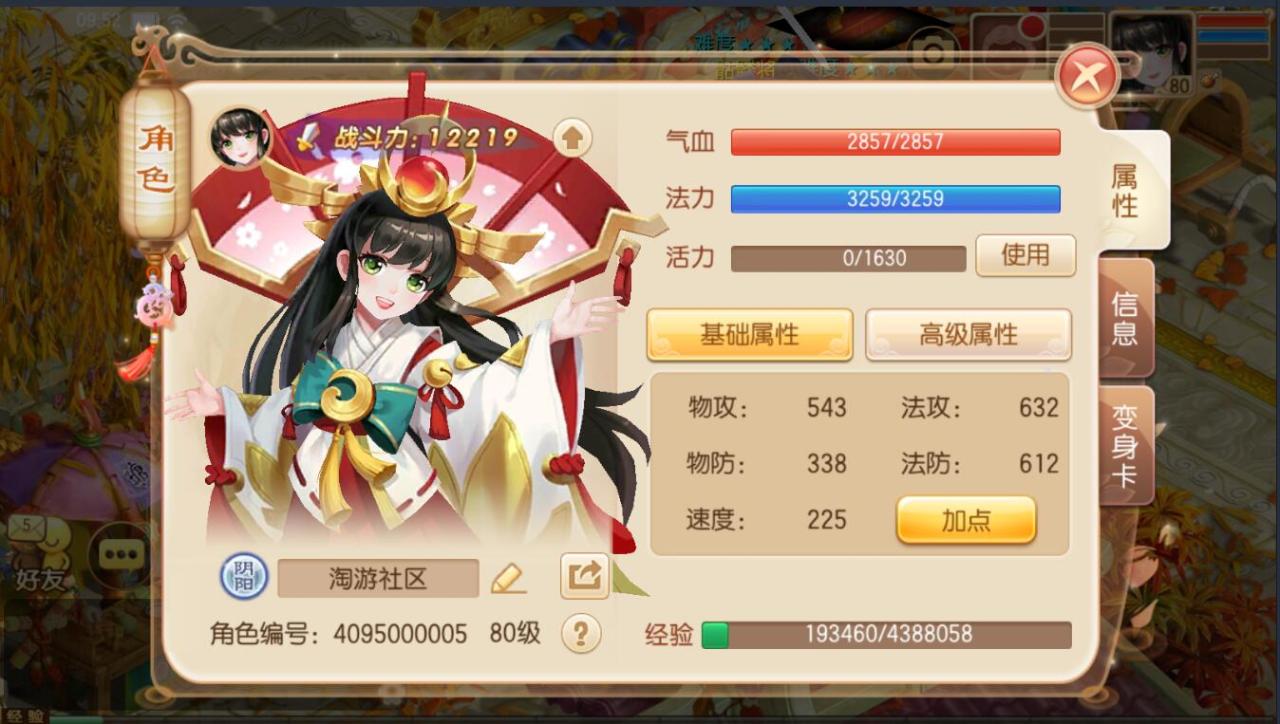
Task: Click the combat power up-arrow button
Action: [572, 138]
